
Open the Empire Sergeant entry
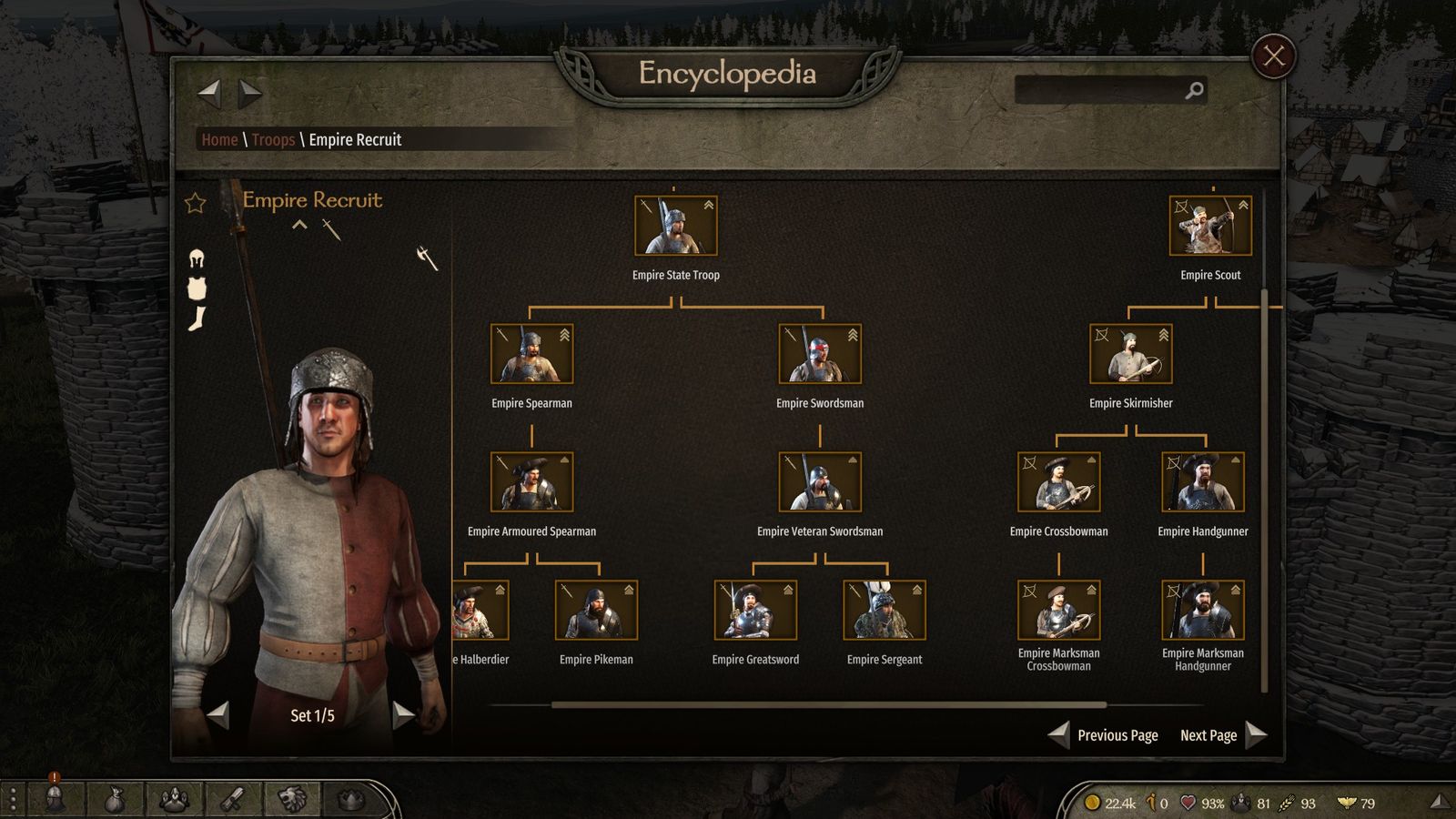coord(884,611)
